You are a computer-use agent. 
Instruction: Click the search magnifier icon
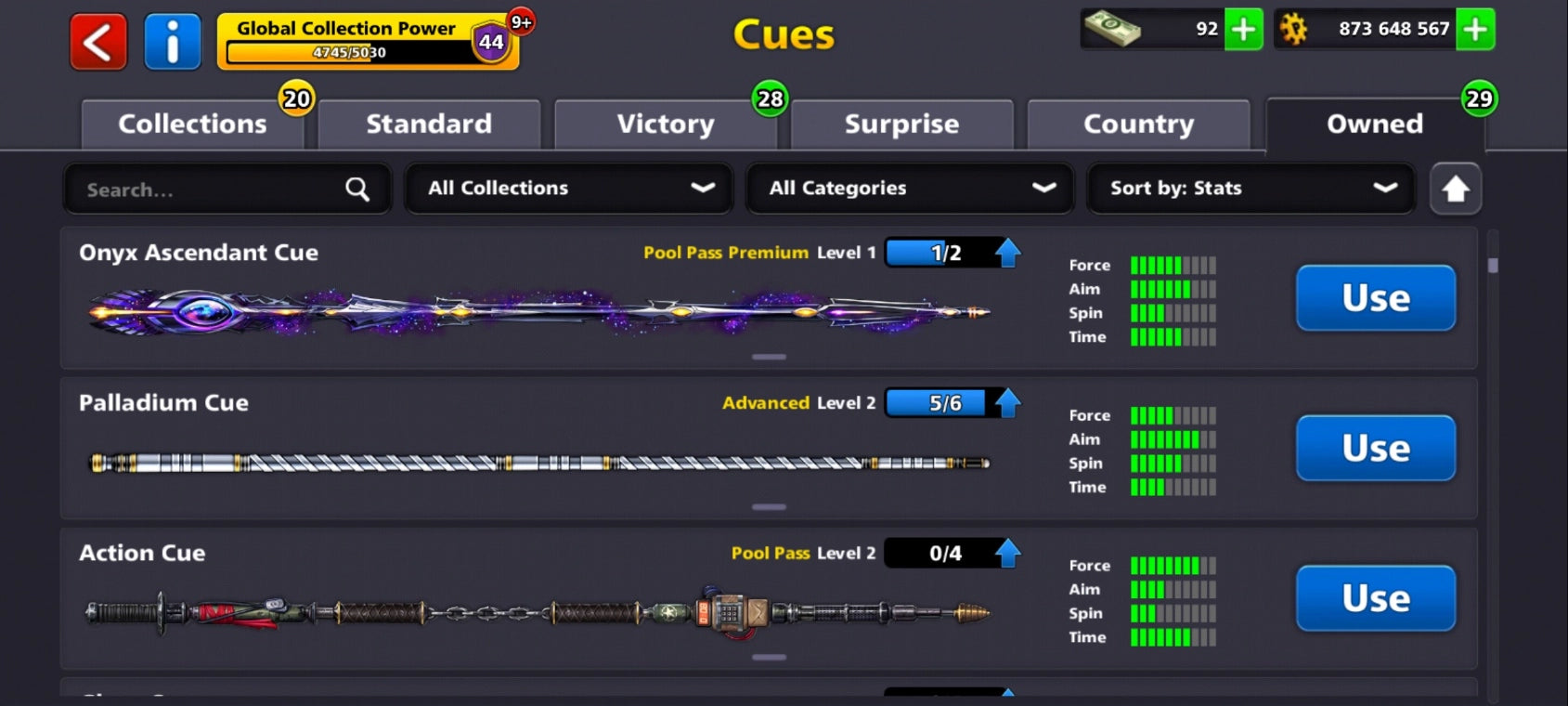[x=357, y=189]
